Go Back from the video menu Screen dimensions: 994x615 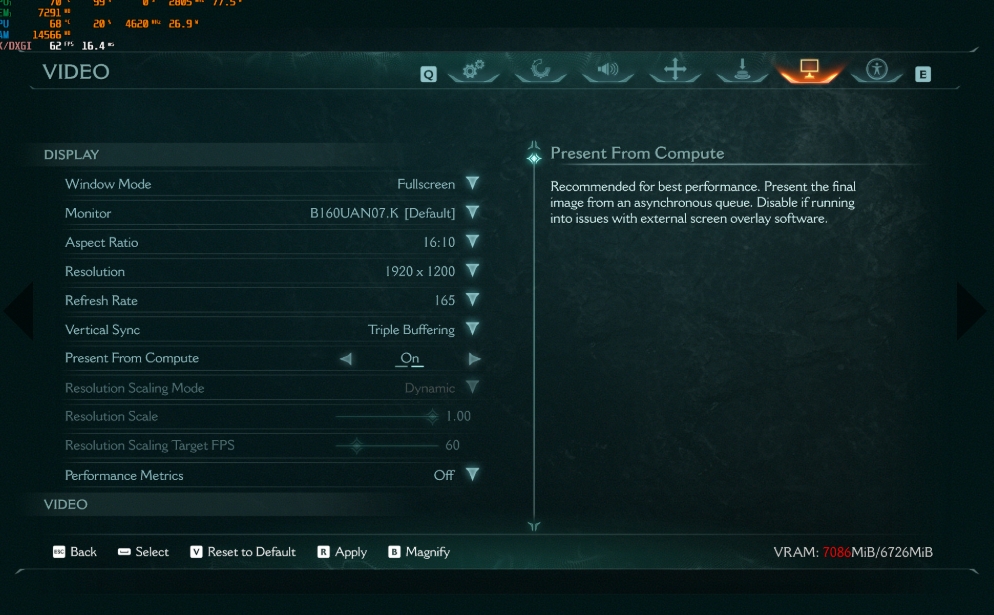click(x=75, y=552)
